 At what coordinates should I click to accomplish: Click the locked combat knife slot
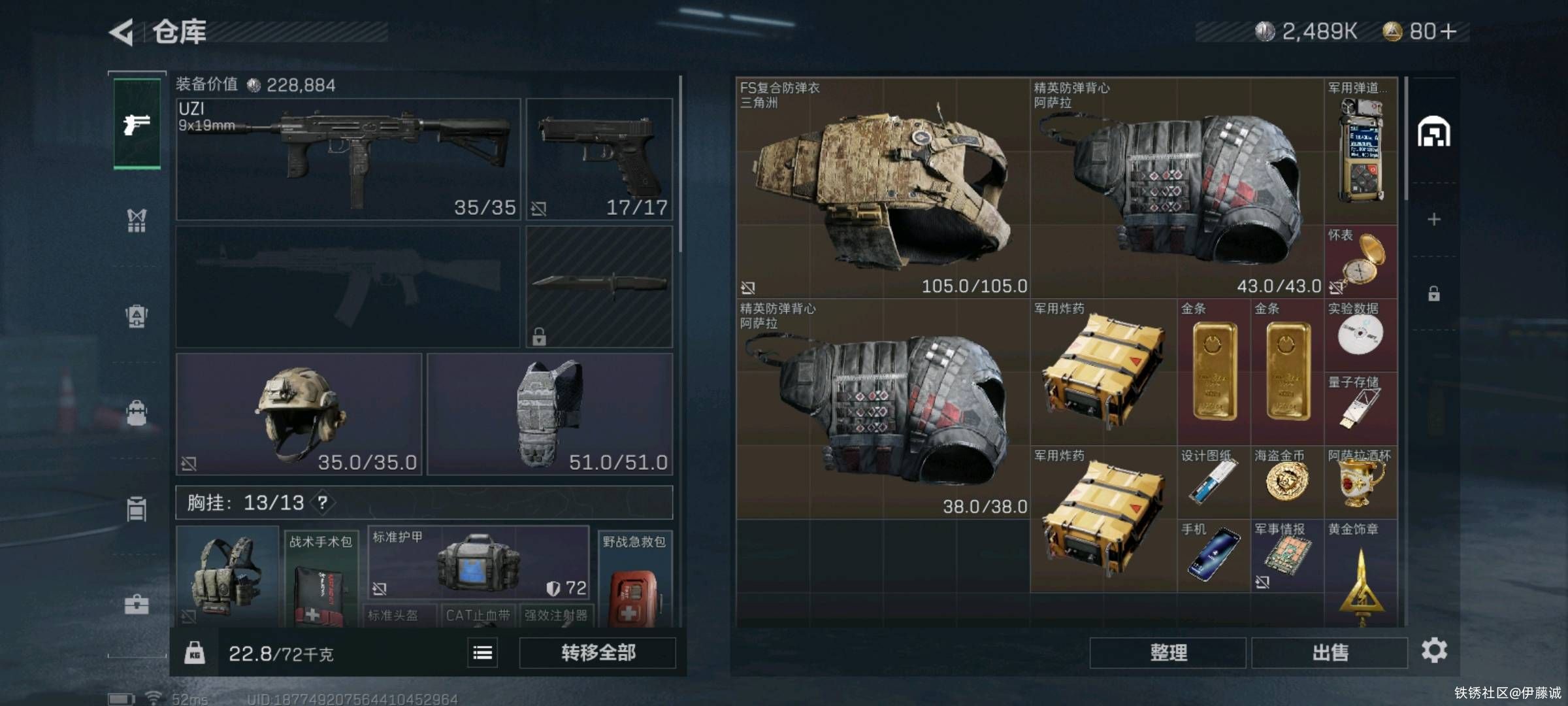(599, 286)
